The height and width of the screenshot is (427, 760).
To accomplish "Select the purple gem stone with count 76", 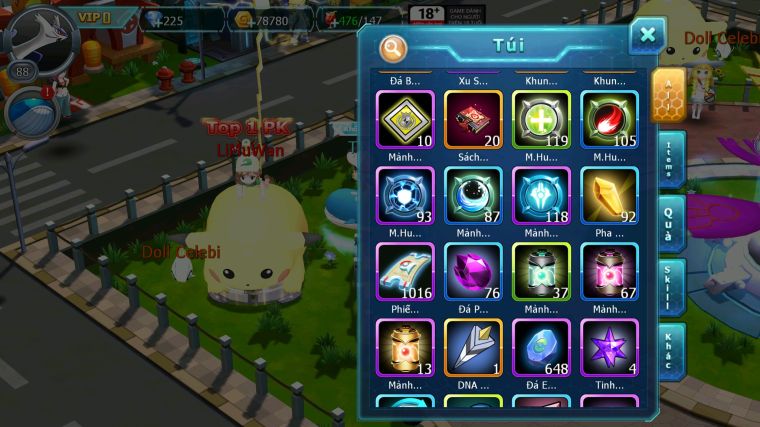I will click(x=473, y=271).
